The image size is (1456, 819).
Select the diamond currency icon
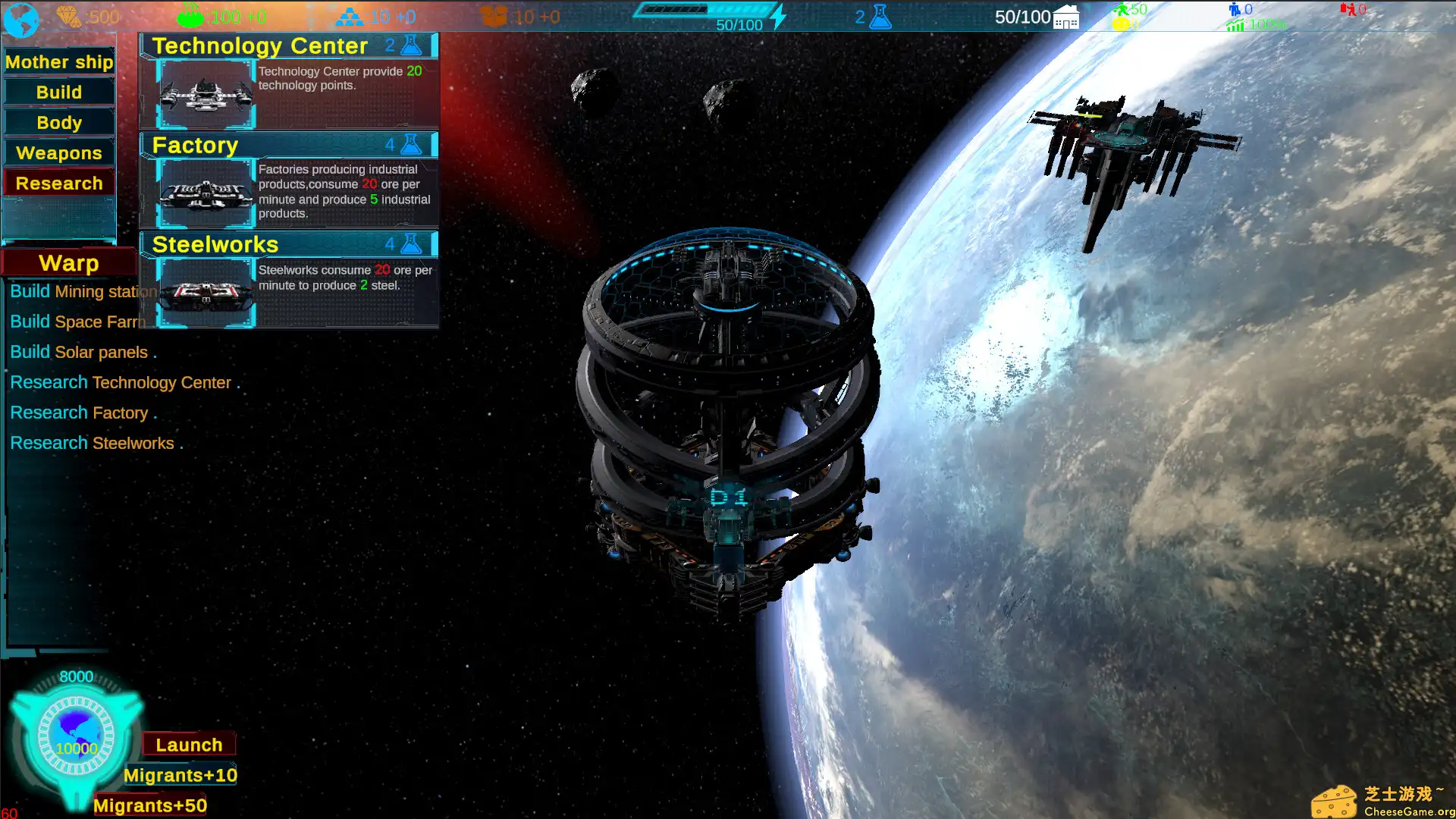[x=69, y=14]
